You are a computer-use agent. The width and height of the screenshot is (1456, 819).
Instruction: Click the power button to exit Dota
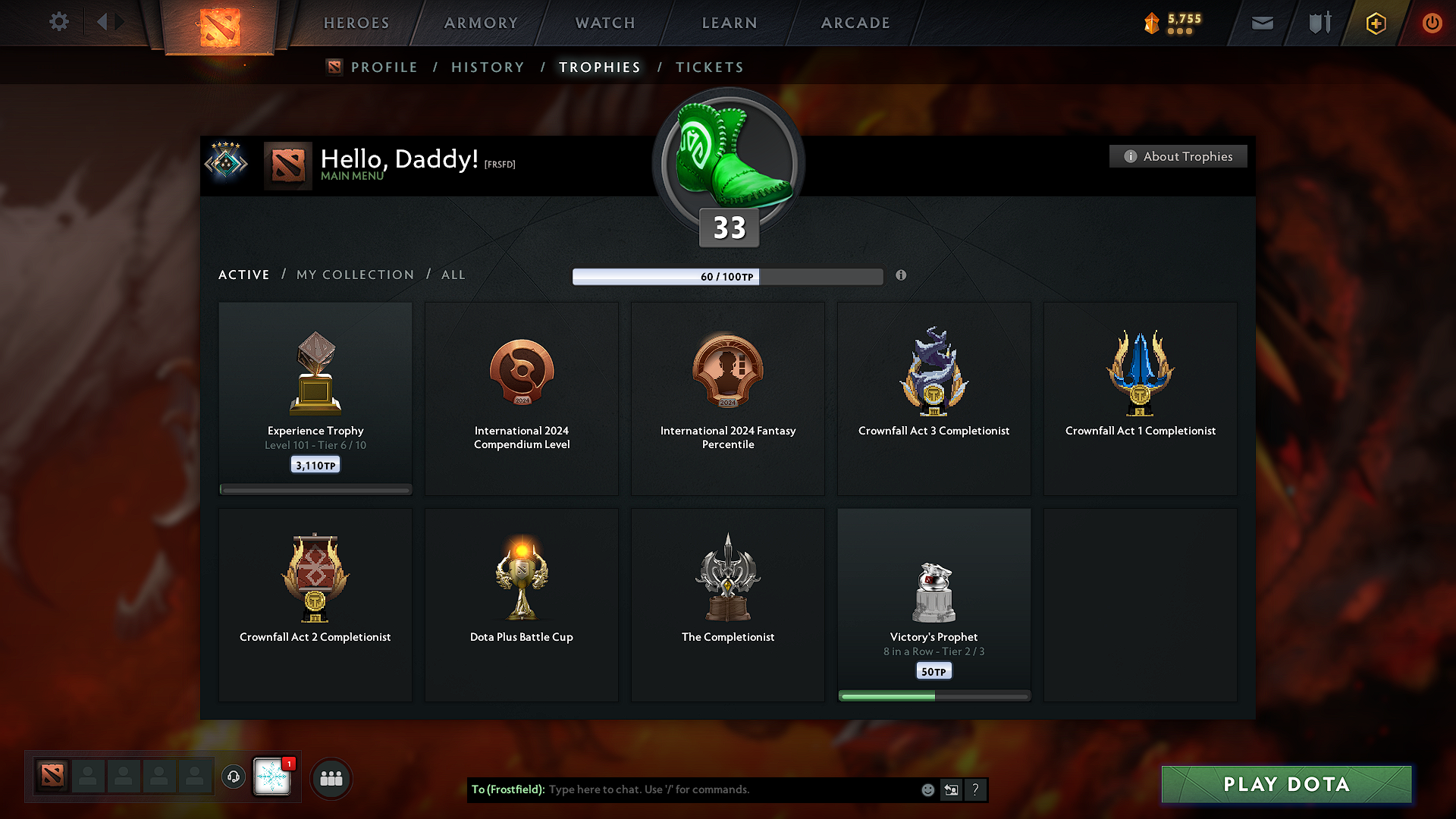pos(1432,23)
